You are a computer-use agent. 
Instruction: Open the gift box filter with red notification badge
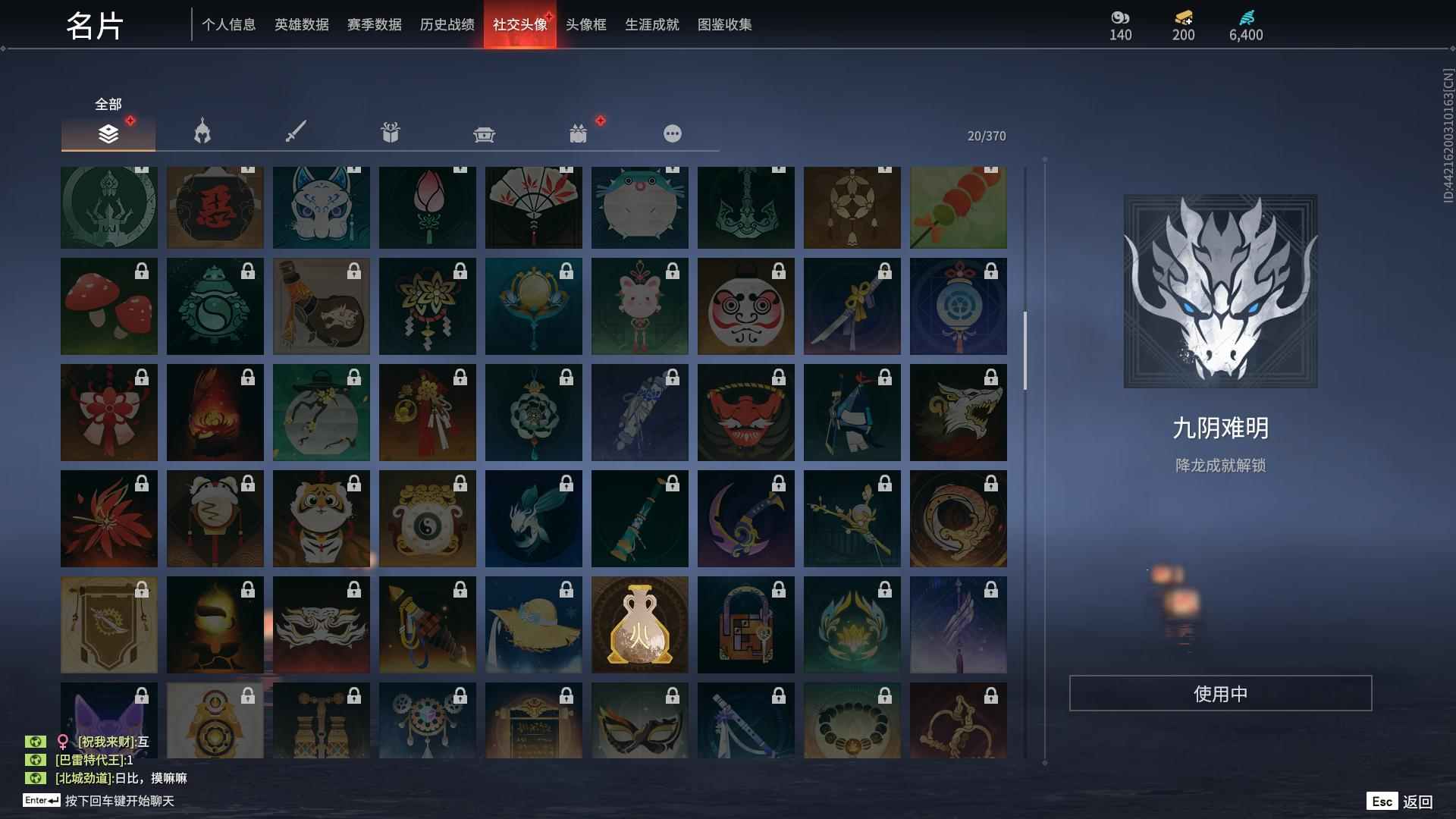click(x=579, y=133)
